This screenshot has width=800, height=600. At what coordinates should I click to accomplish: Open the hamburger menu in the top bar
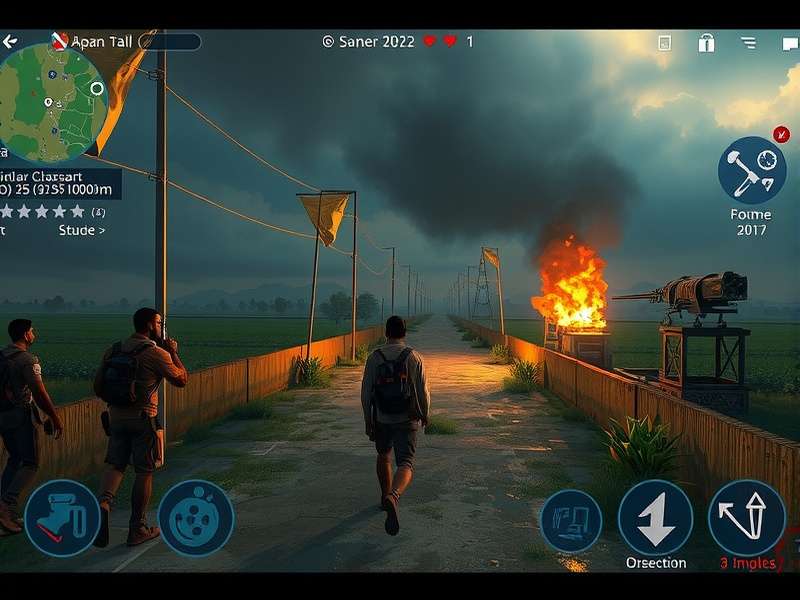748,43
